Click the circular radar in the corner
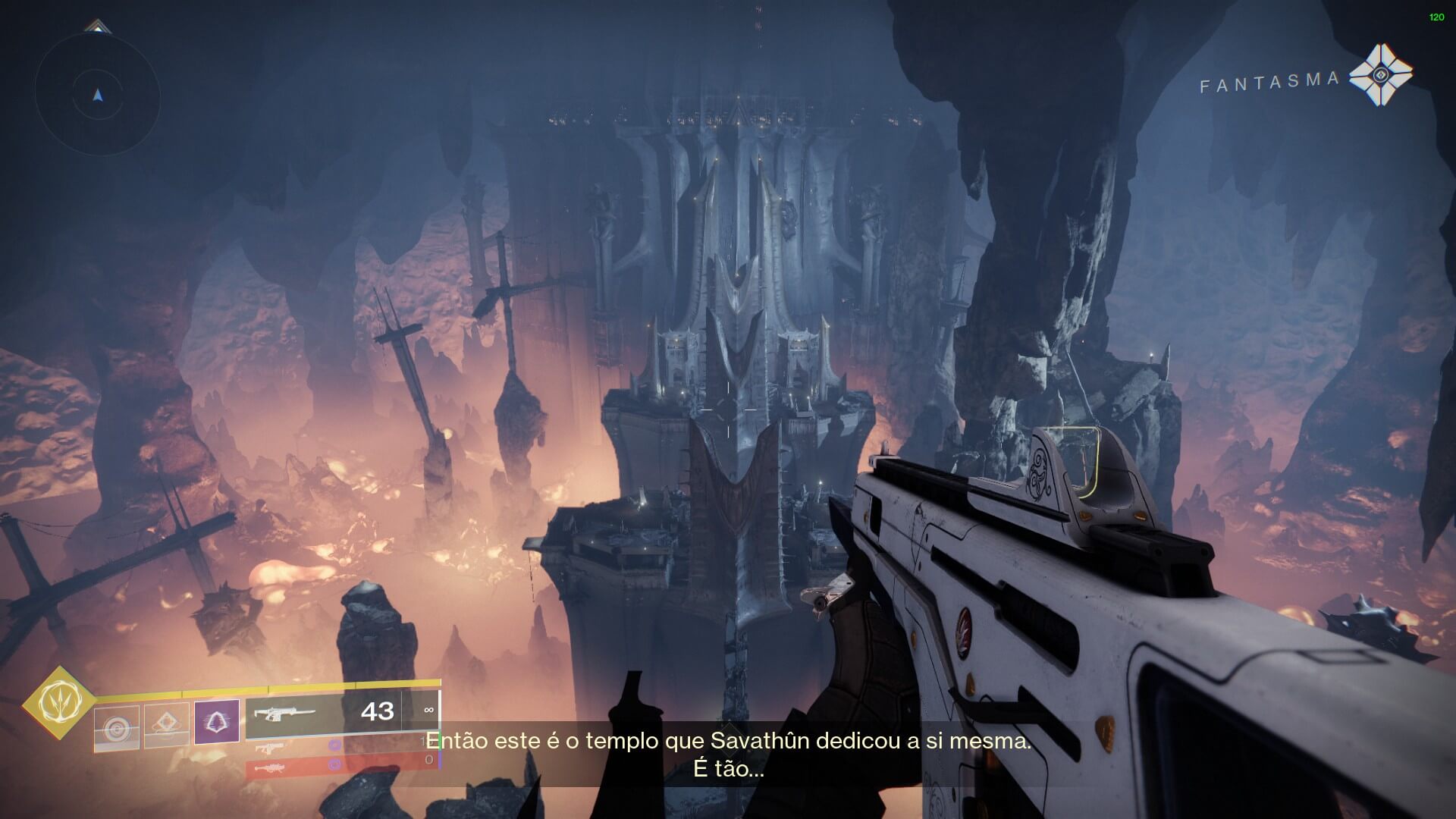The image size is (1456, 819). 97,96
